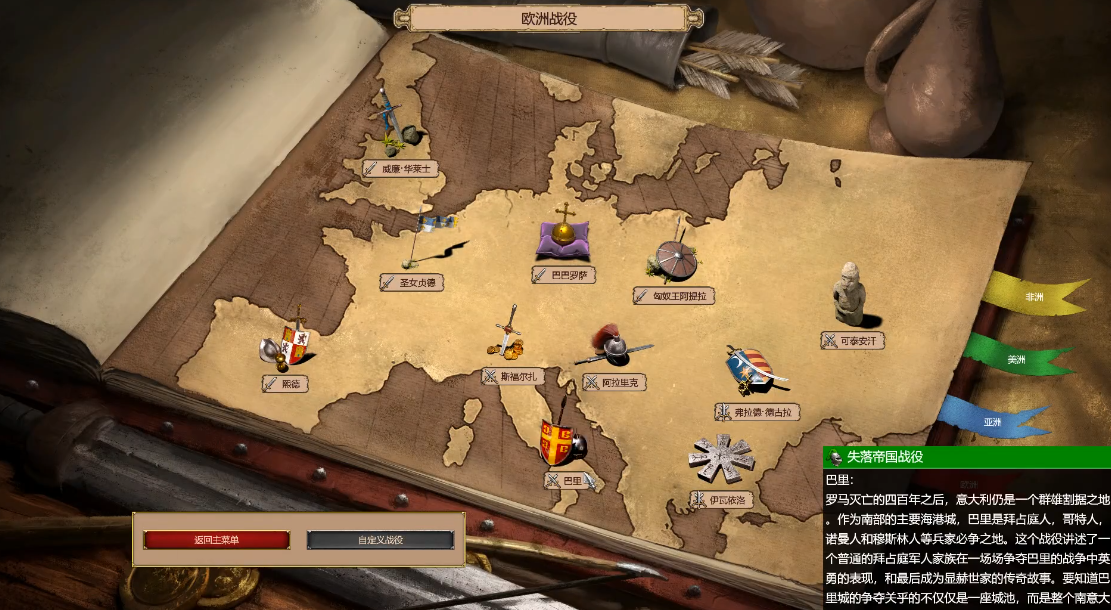Switch to the 美洲 green flag tab
This screenshot has width=1111, height=610.
pos(1016,359)
